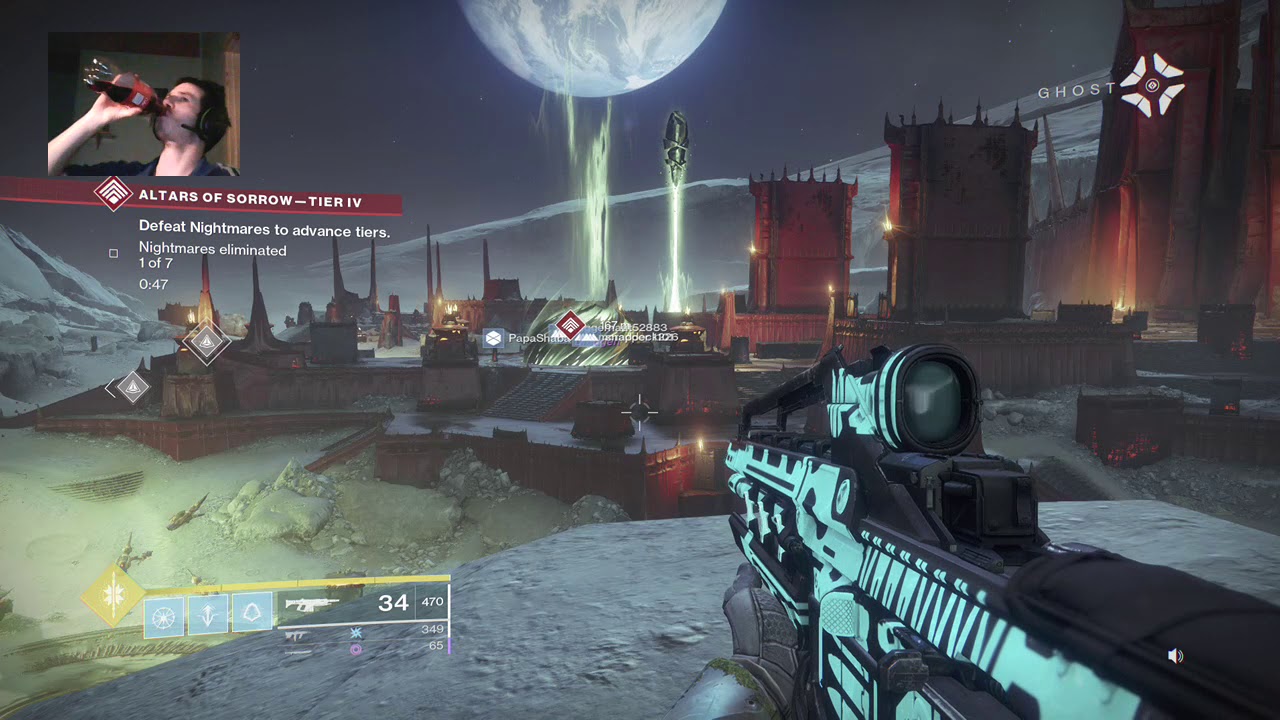1280x720 pixels.
Task: Activate the ability with the shield-shaped icon
Action: 252,611
